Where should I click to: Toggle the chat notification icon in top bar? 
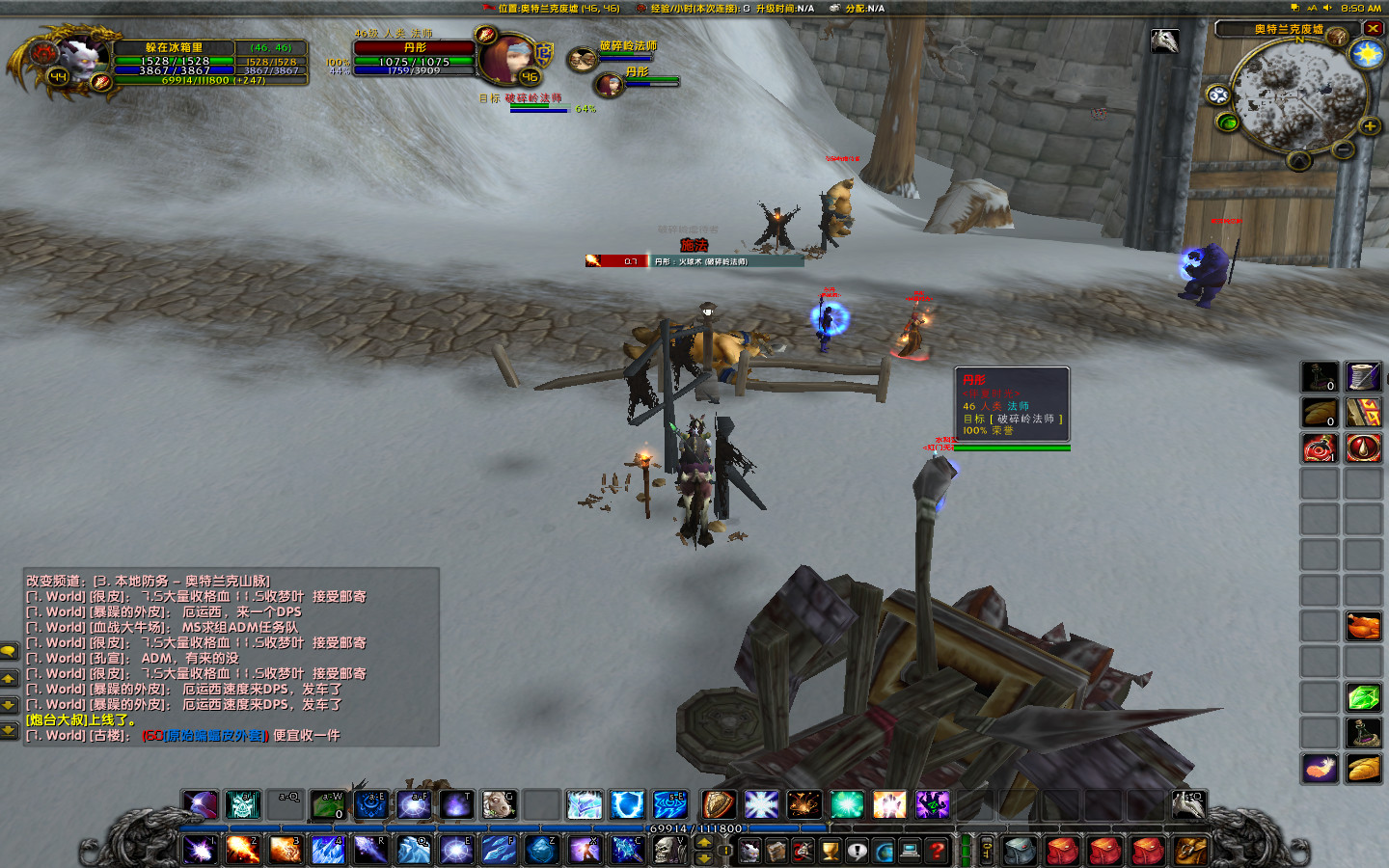click(1295, 7)
